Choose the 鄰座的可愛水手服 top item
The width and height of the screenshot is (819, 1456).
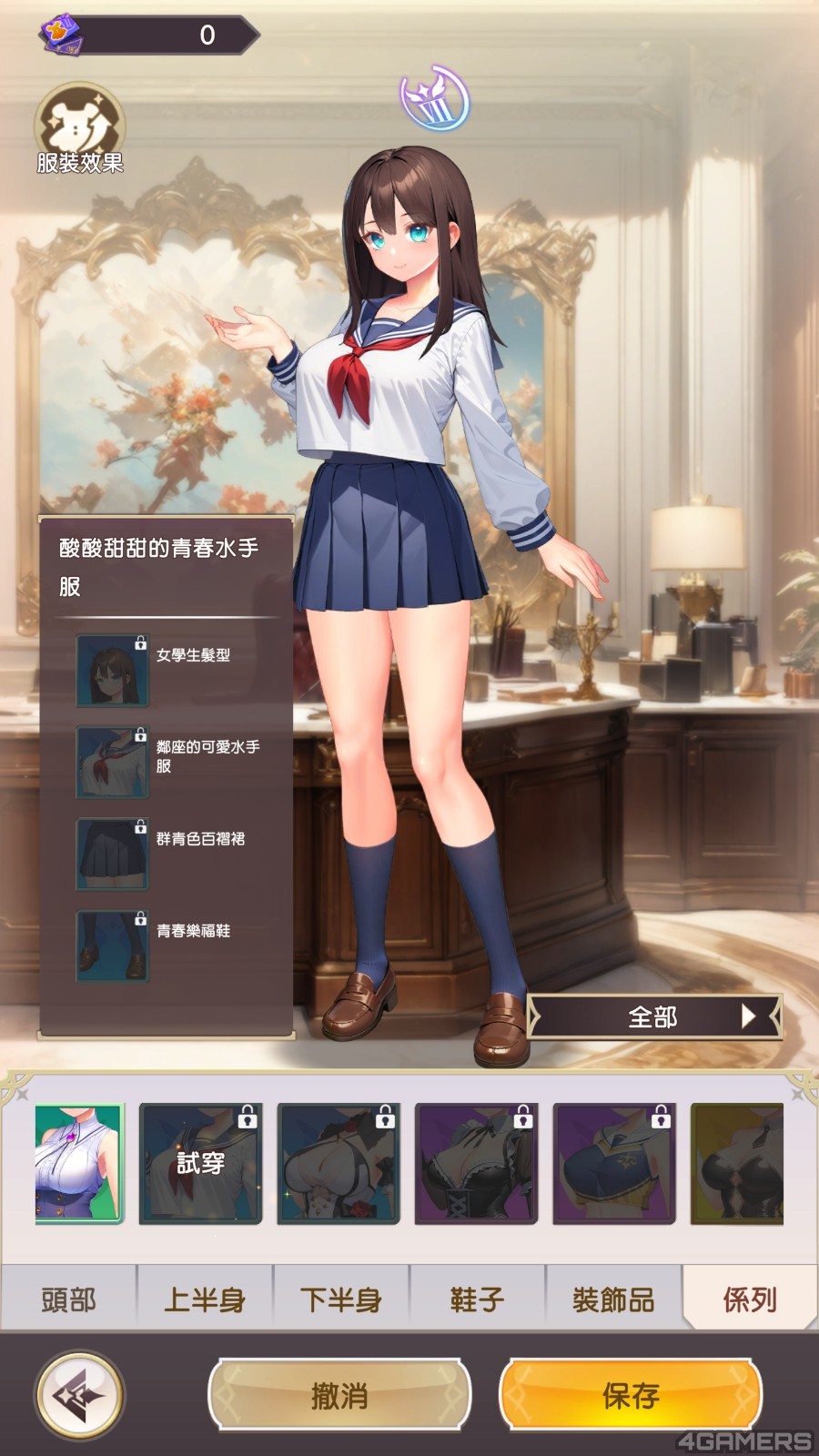[x=112, y=762]
